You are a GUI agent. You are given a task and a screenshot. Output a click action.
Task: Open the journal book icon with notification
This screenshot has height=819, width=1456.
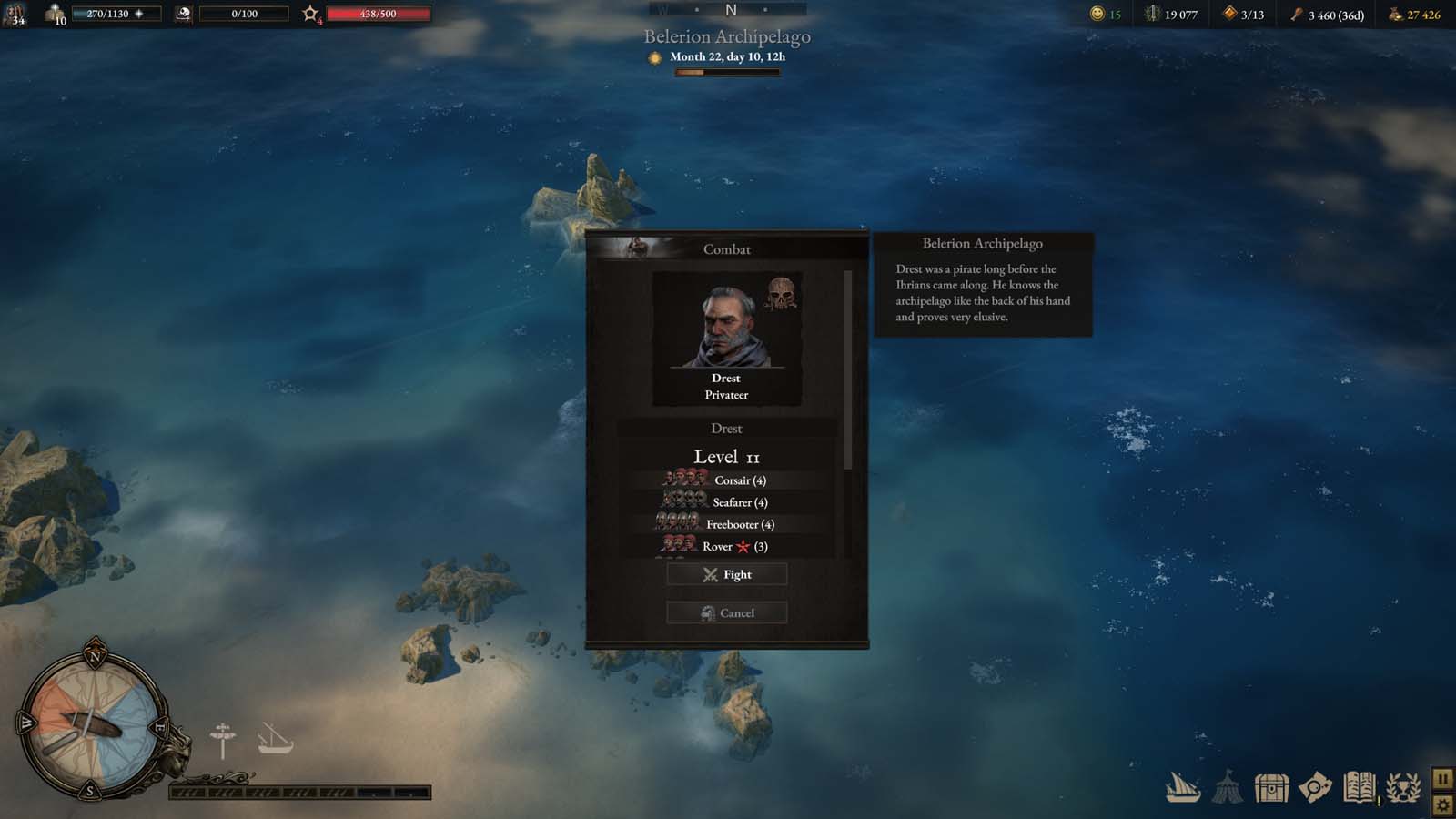point(1360,784)
